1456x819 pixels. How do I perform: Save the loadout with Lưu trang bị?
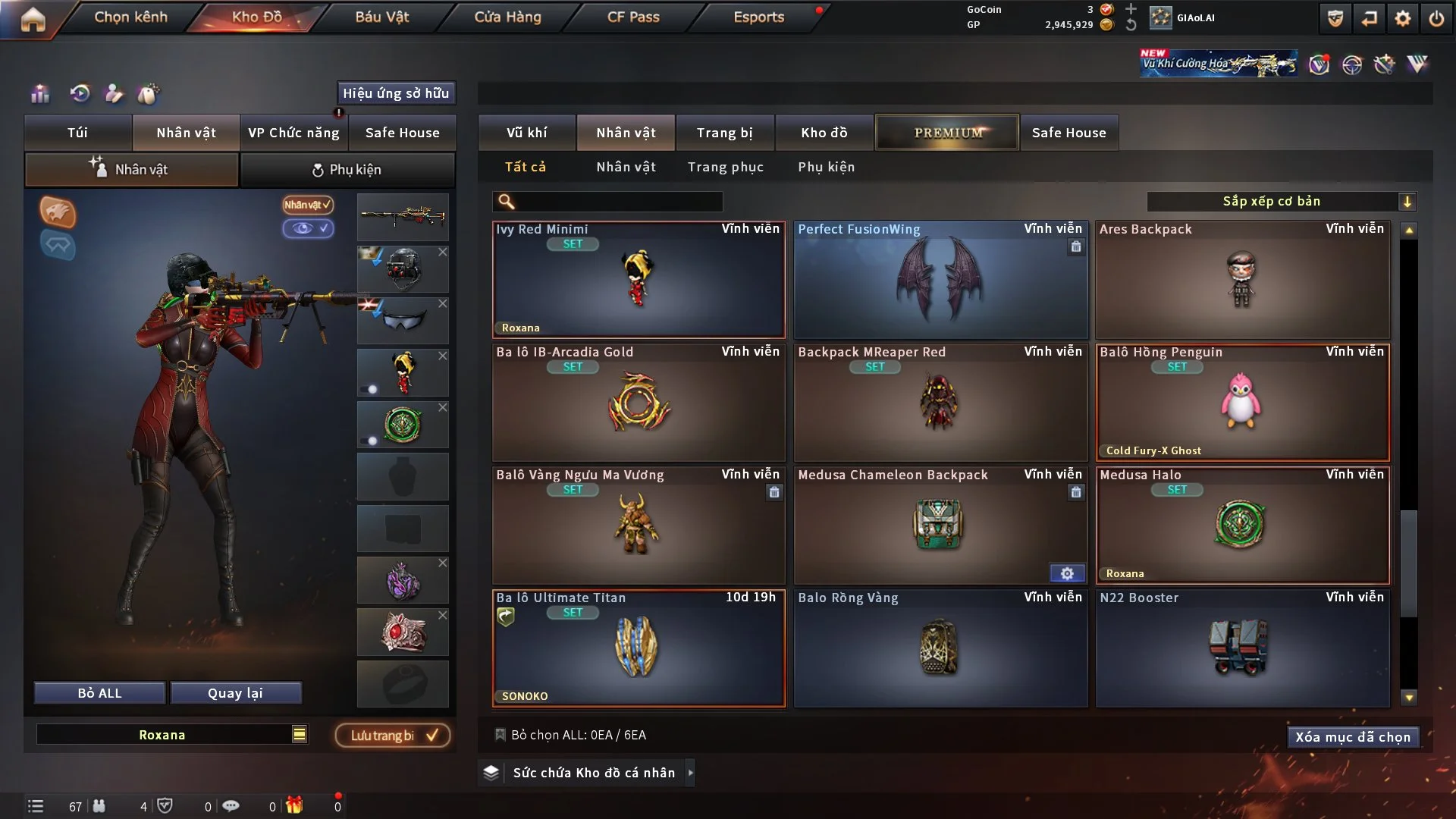(393, 736)
